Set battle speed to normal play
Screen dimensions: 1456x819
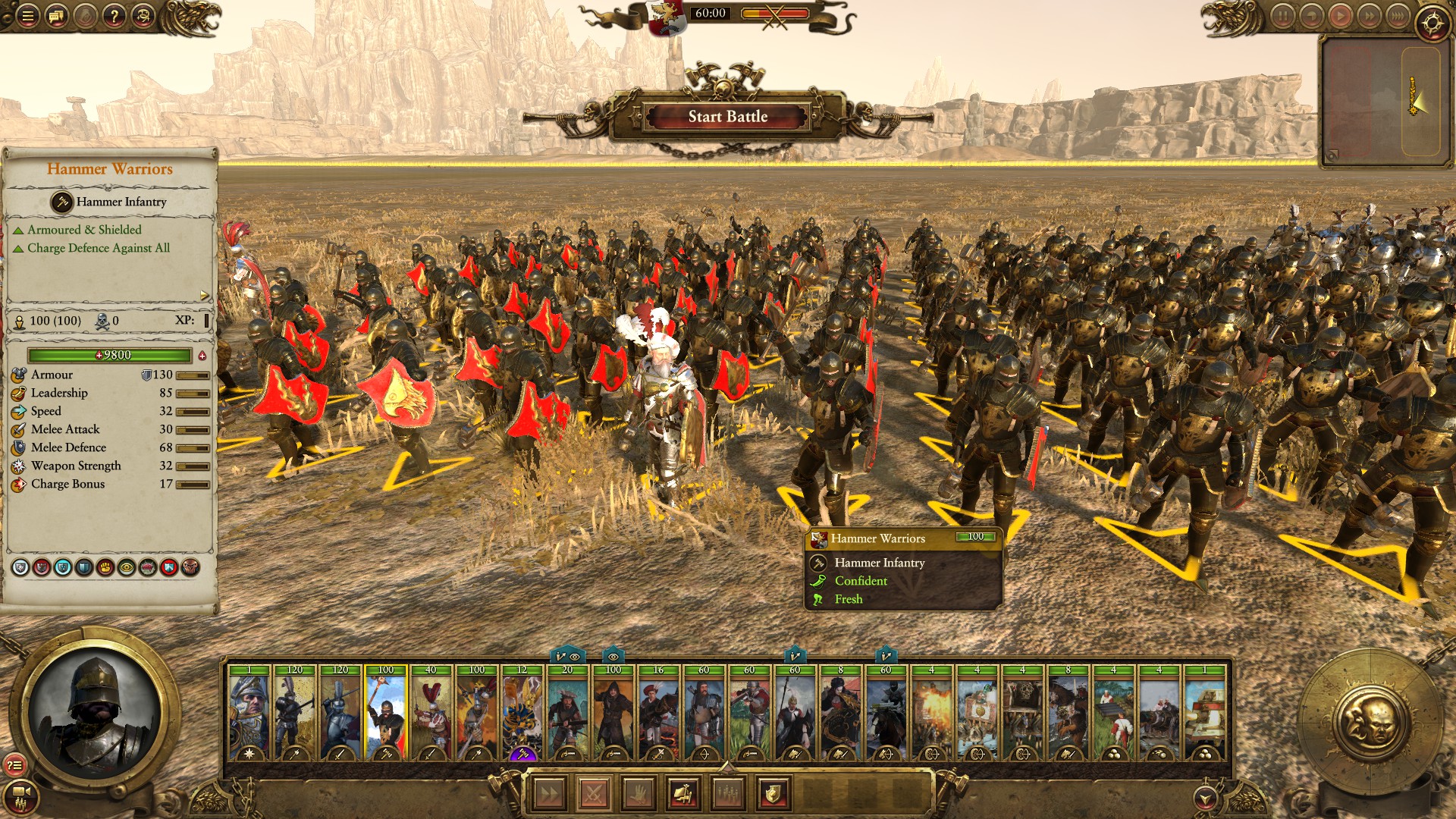click(x=1340, y=16)
